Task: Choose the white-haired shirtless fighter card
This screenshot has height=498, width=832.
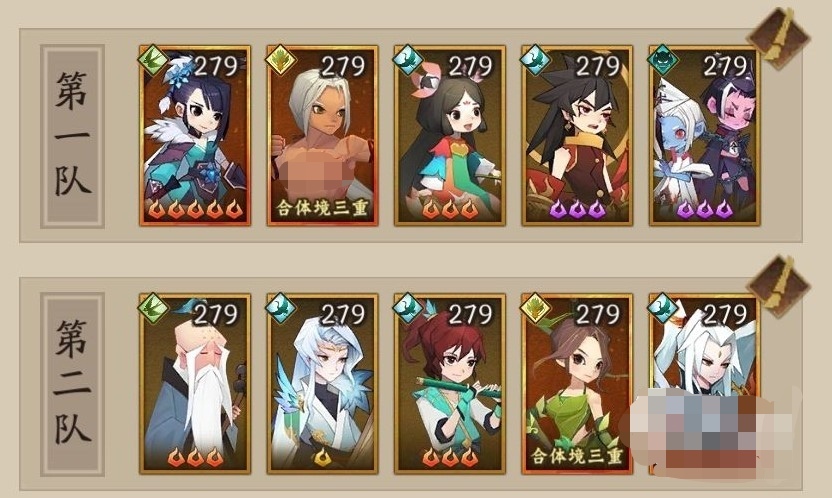Action: coord(322,135)
